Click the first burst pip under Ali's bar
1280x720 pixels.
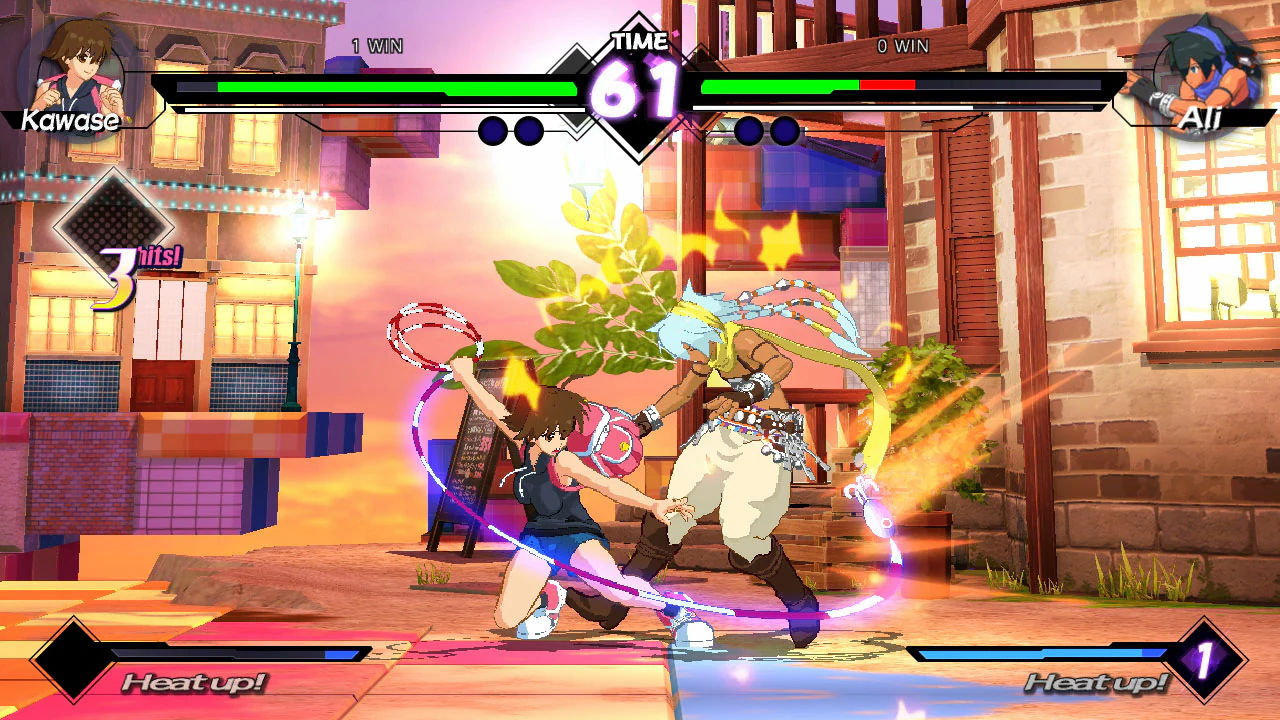pyautogui.click(x=747, y=130)
